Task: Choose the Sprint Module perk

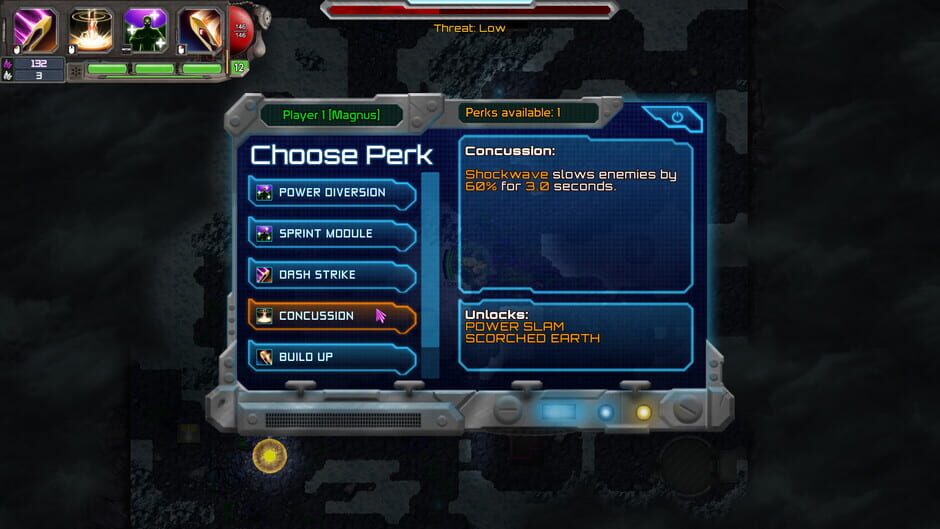Action: coord(331,234)
